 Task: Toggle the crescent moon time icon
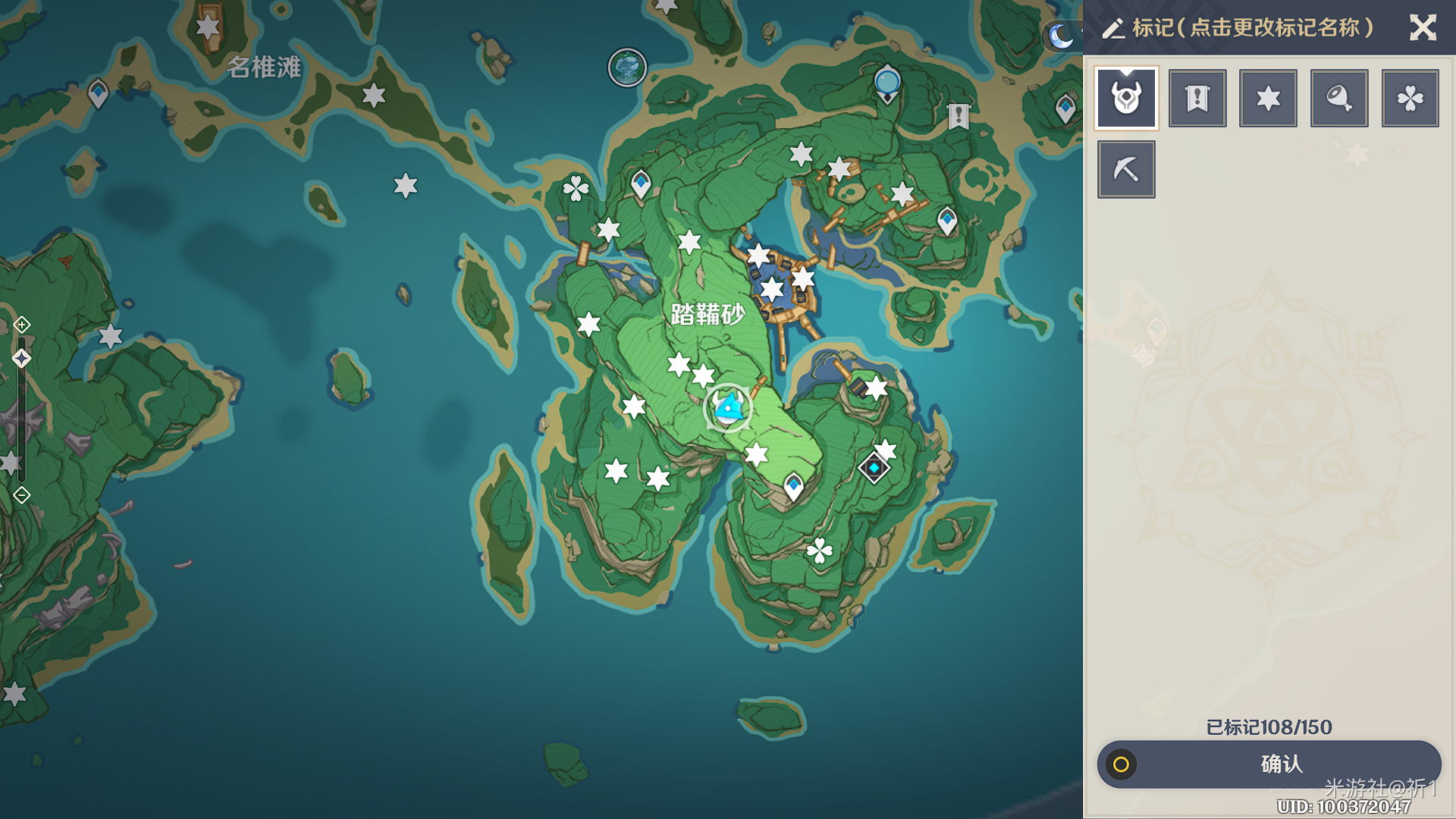point(1061,36)
